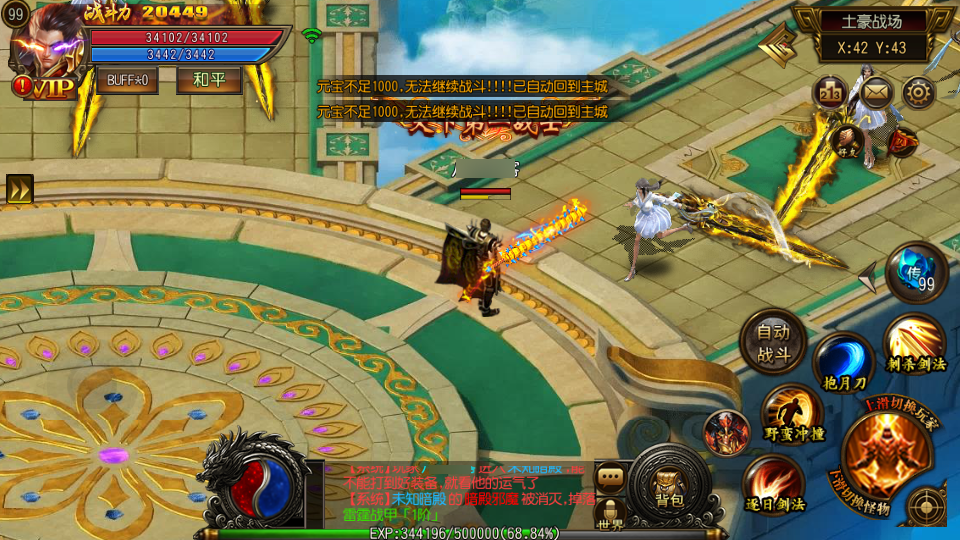960x540 pixels.
Task: Open the mail envelope icon
Action: [x=876, y=93]
